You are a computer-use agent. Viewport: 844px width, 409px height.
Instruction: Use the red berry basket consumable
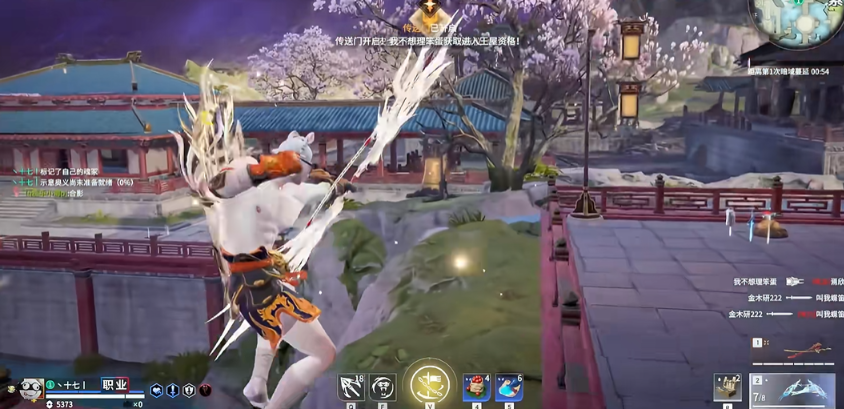click(x=476, y=387)
